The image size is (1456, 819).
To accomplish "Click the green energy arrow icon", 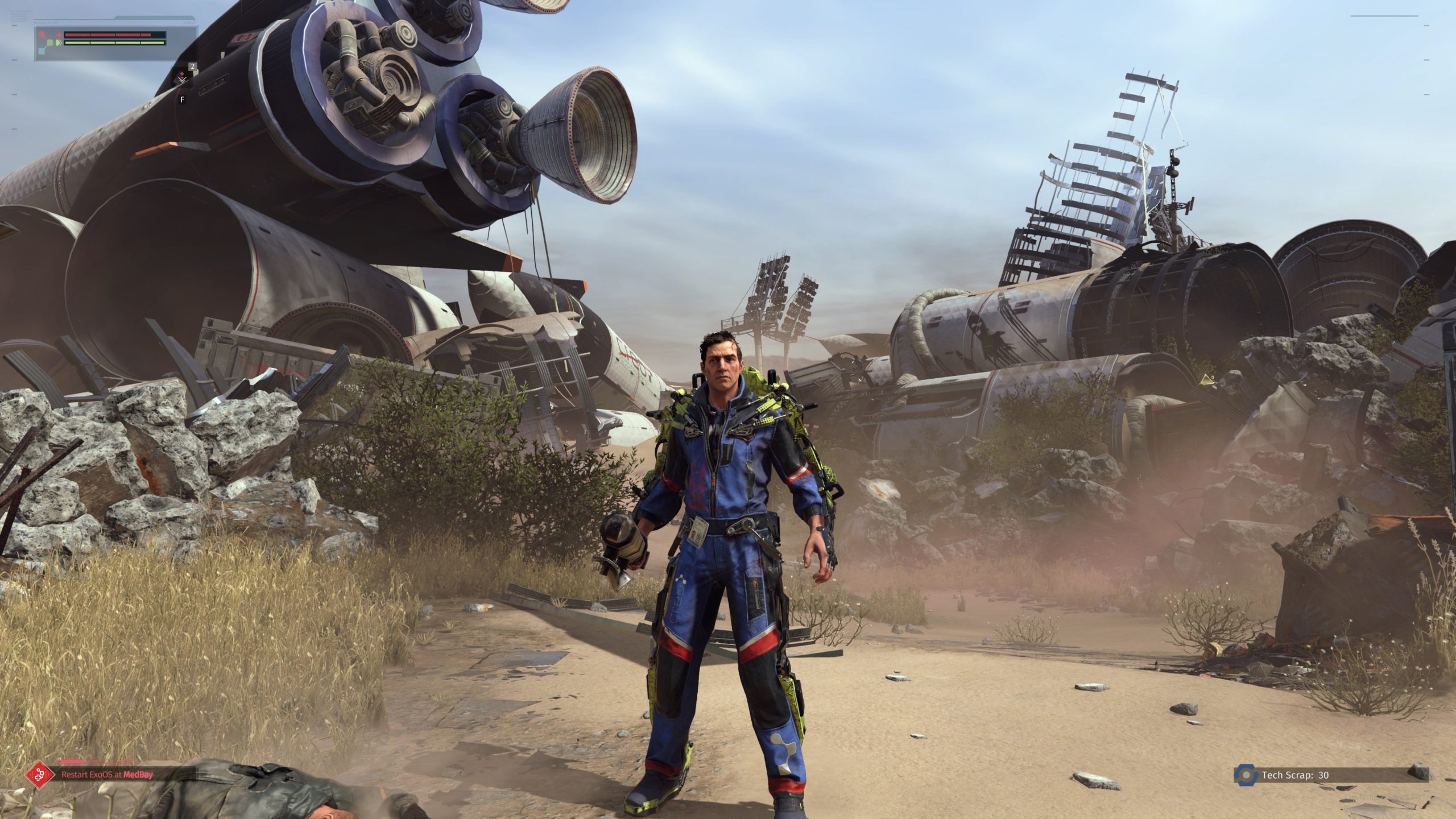I will (x=59, y=43).
